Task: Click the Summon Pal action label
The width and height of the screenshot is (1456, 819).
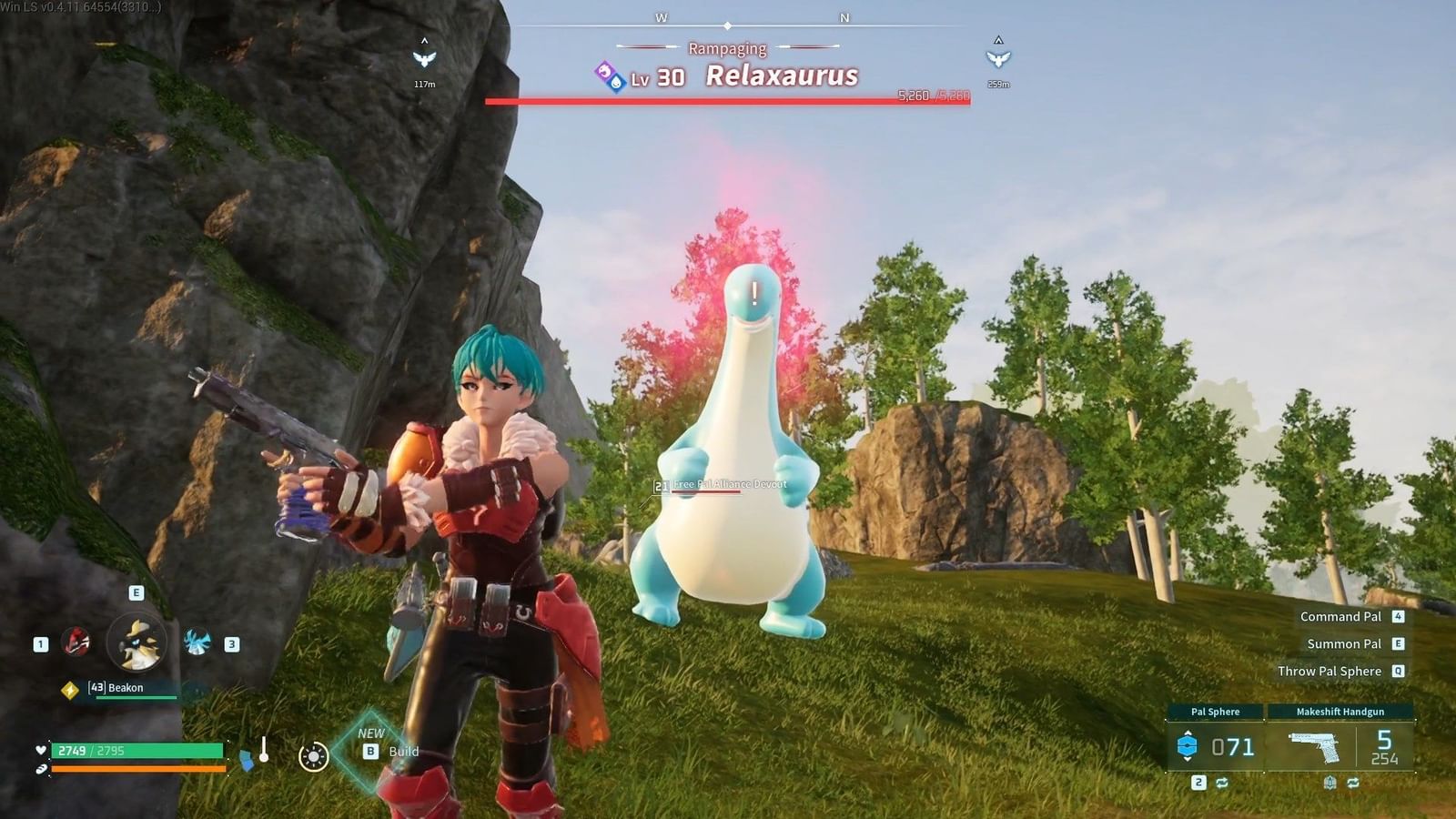Action: click(x=1344, y=643)
